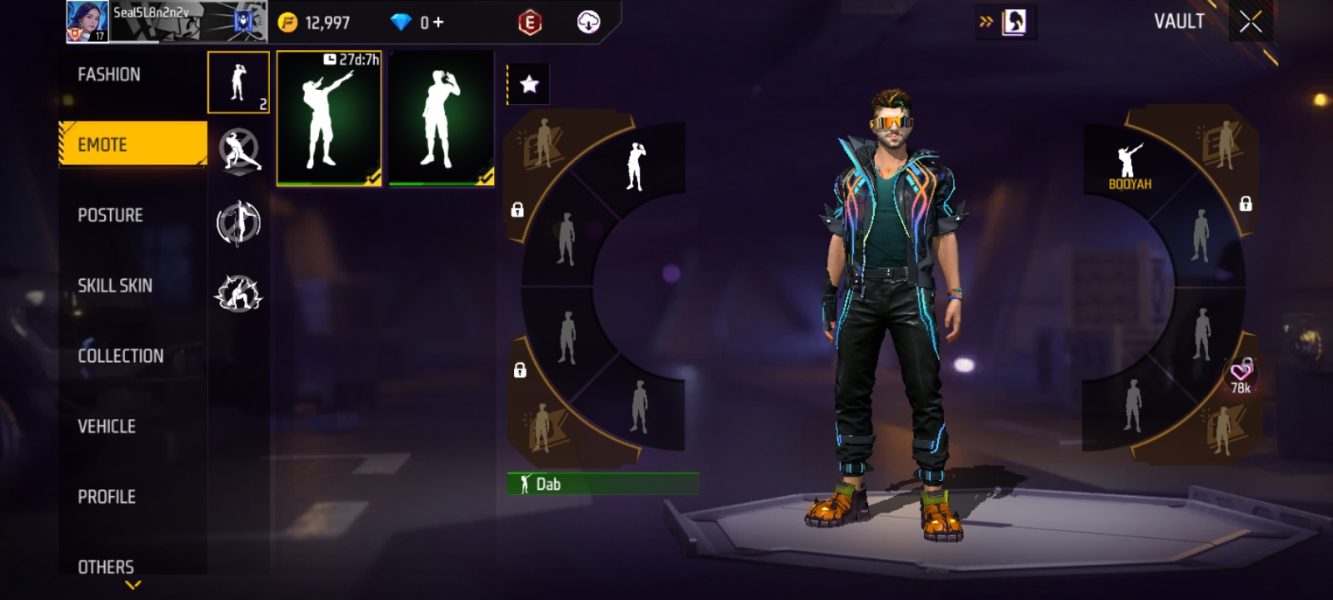Close the Vault screen with the X
Screen dimensions: 1333x600
[x=1250, y=22]
